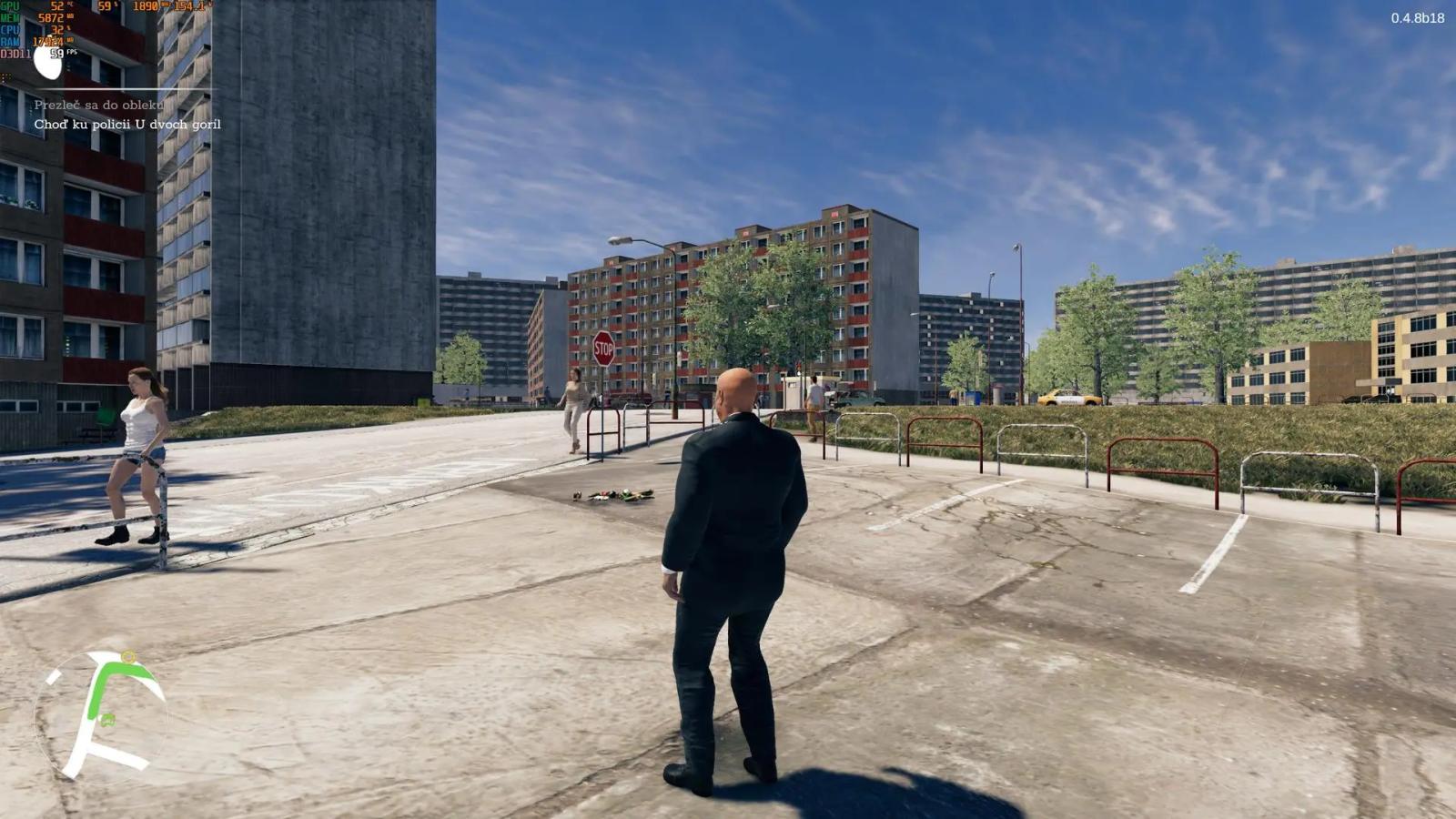Click the completed objective 'Prezleč sa do obleku'
Screen dimensions: 1456x819
[99, 104]
